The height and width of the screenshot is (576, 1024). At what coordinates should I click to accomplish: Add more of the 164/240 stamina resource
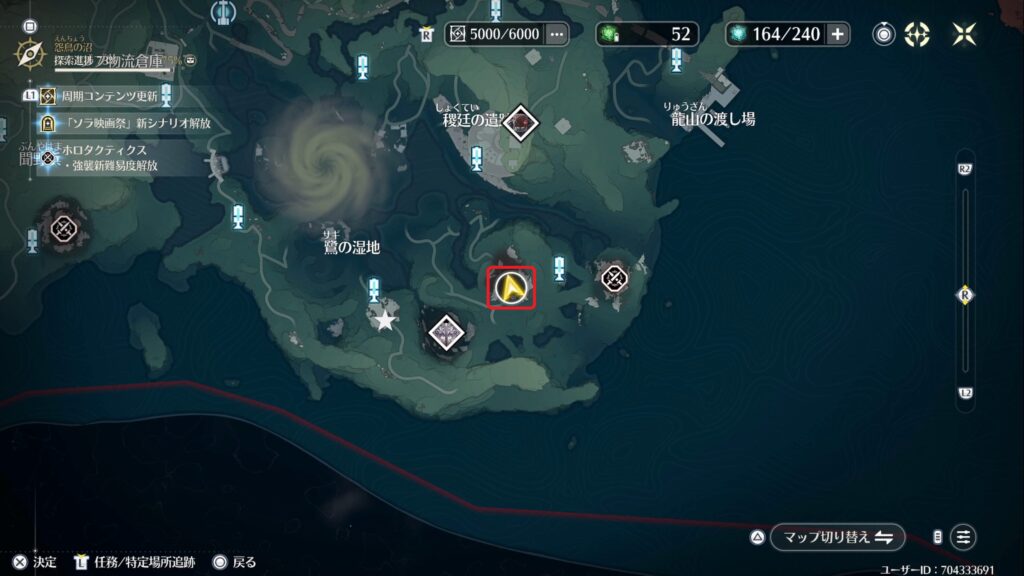click(x=838, y=34)
